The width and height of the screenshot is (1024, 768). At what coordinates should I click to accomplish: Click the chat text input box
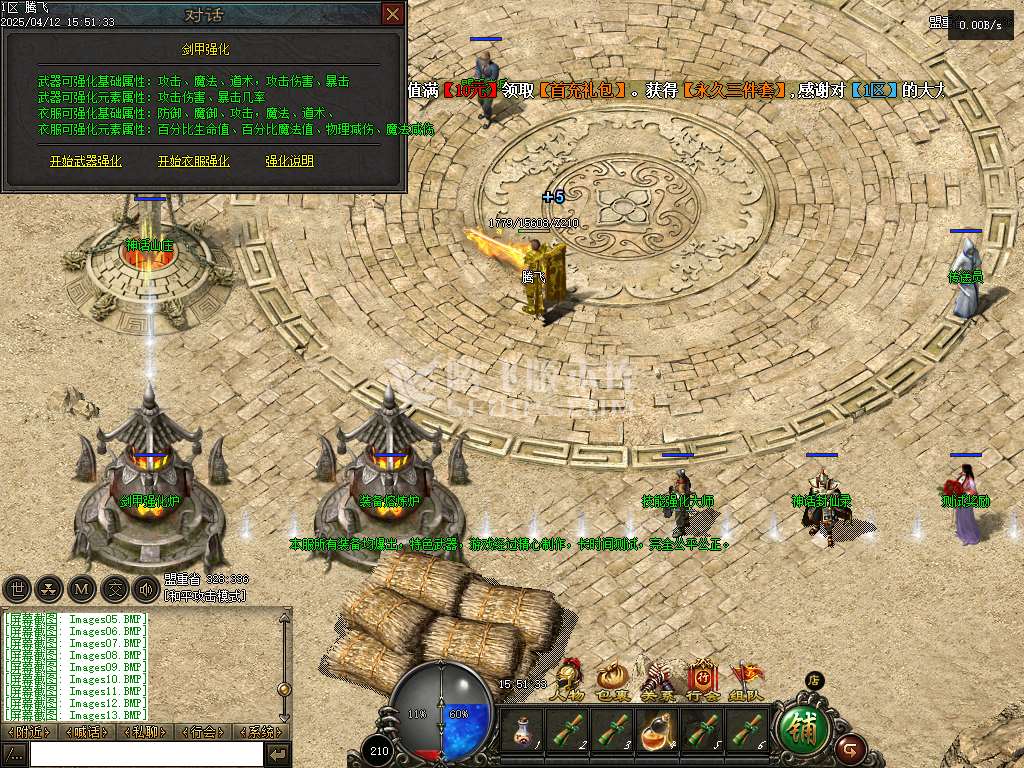point(146,754)
